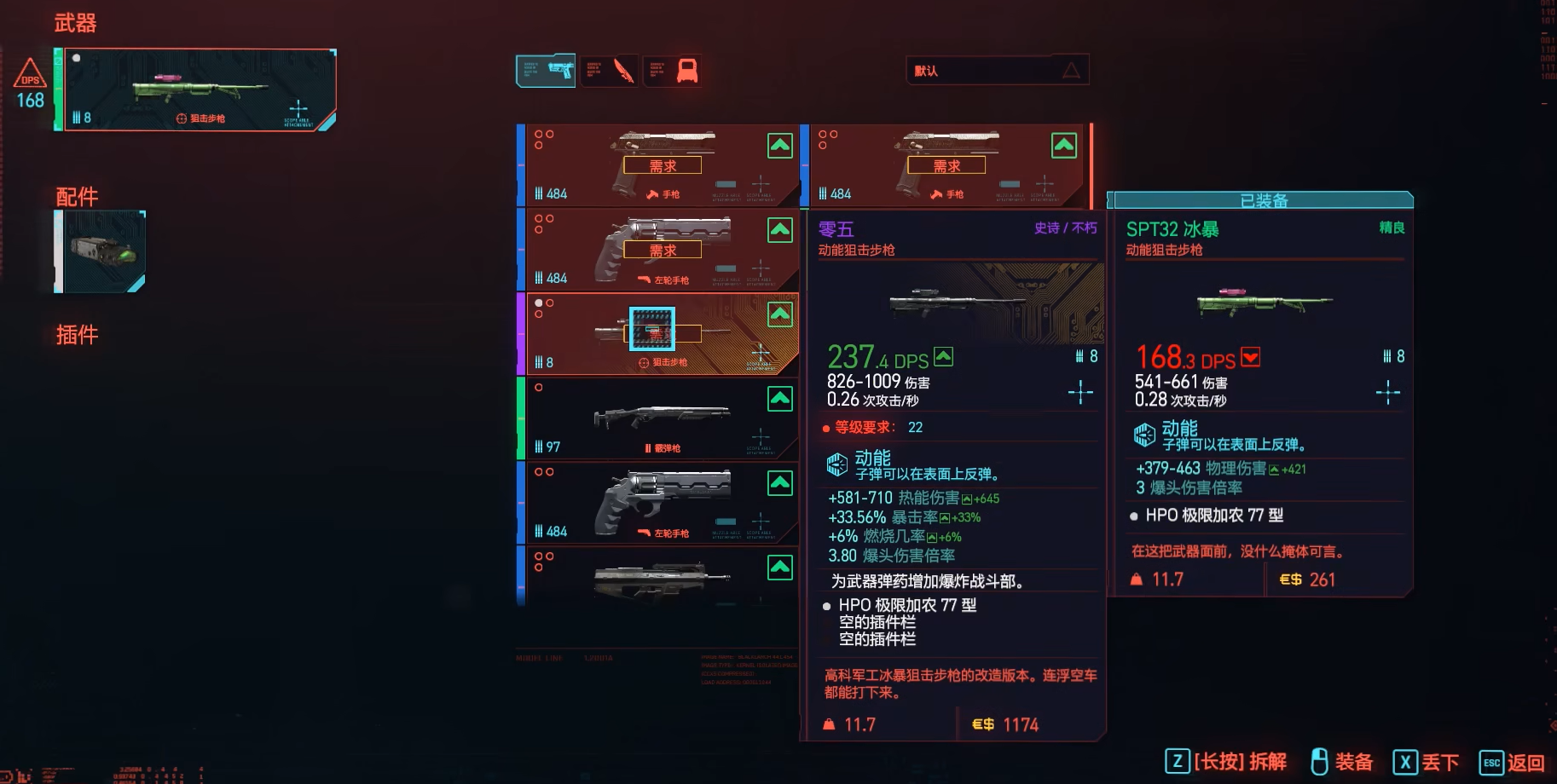Click the 动能 kinetic damage type icon for 零五
The image size is (1557, 784).
tap(837, 463)
